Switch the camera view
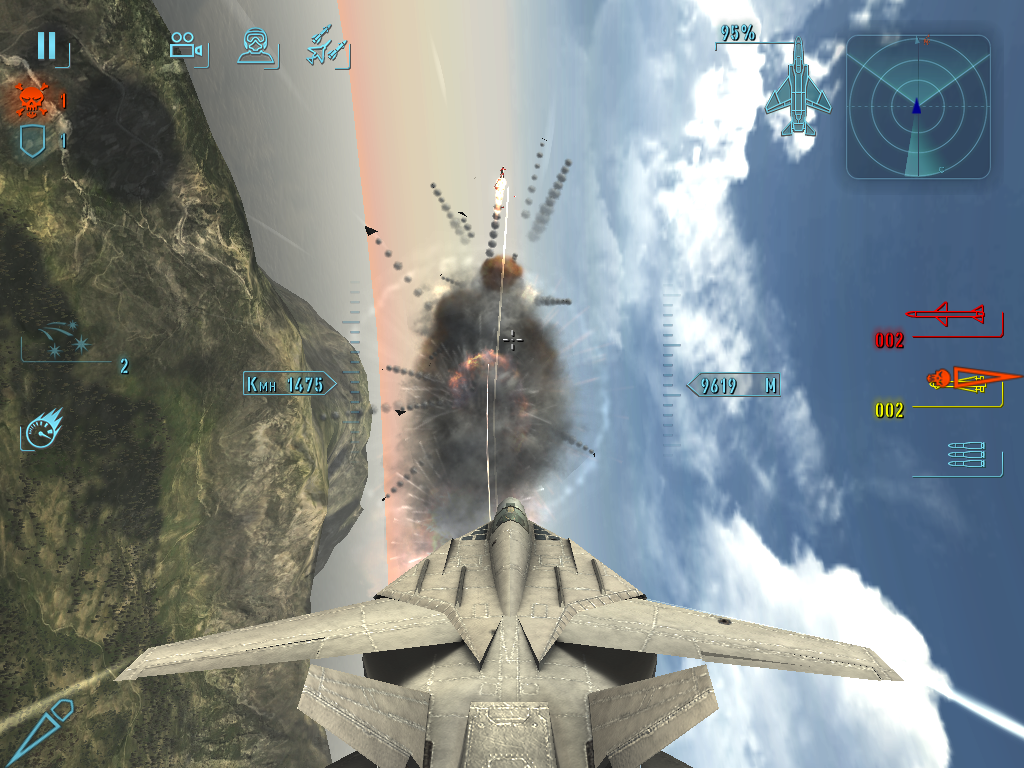 point(186,46)
